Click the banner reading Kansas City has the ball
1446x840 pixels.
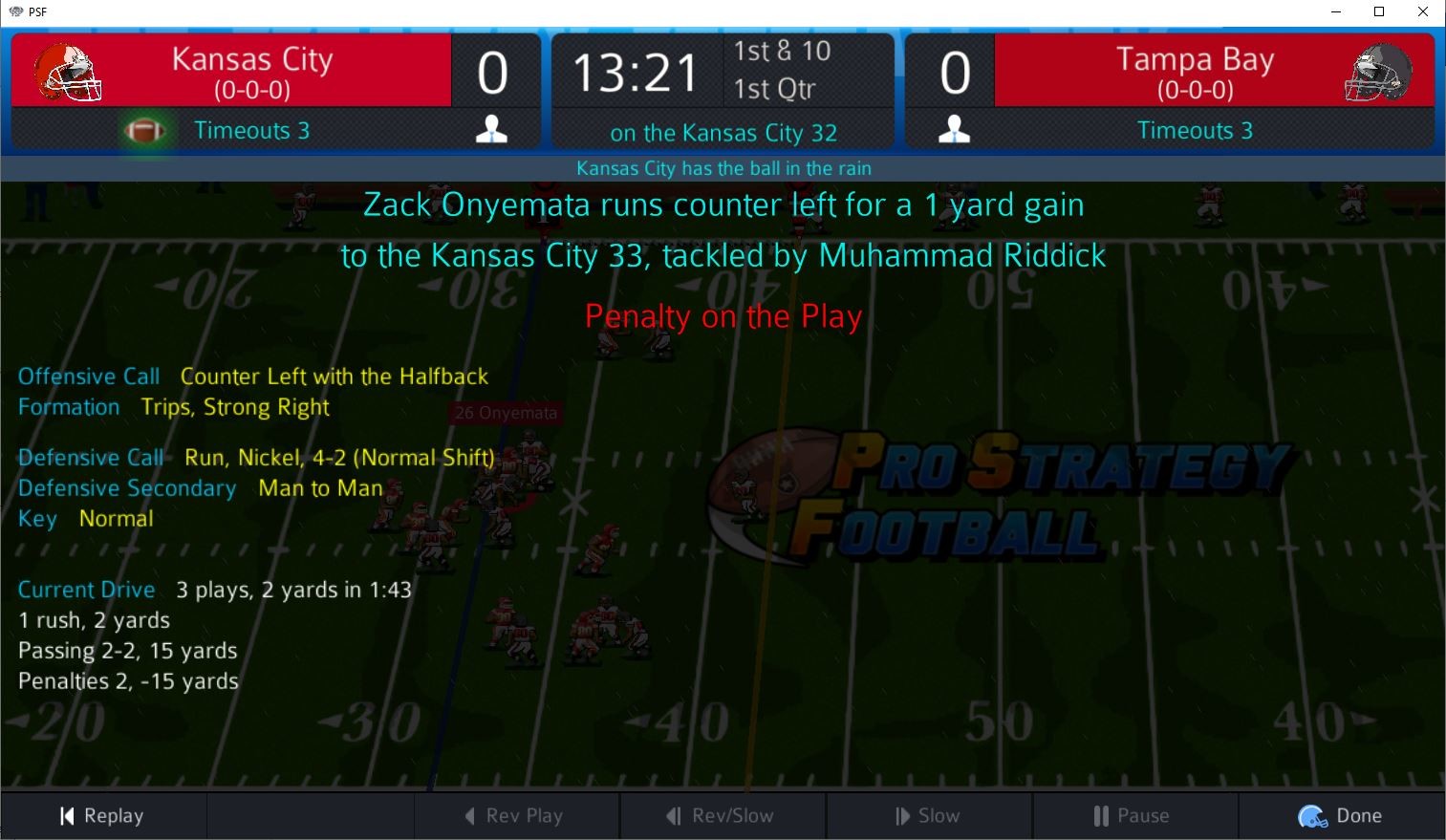(x=723, y=168)
